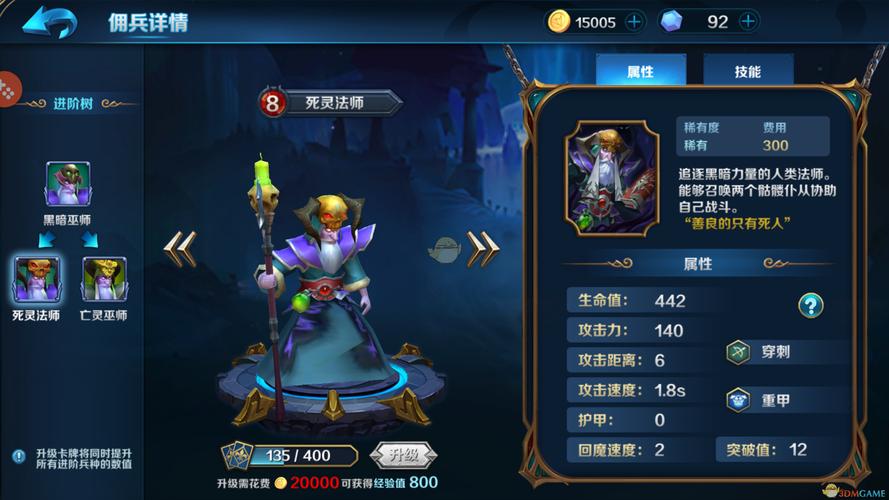Screen dimensions: 889x500
Task: Click the upgrade info exclamation icon
Action: [x=18, y=456]
